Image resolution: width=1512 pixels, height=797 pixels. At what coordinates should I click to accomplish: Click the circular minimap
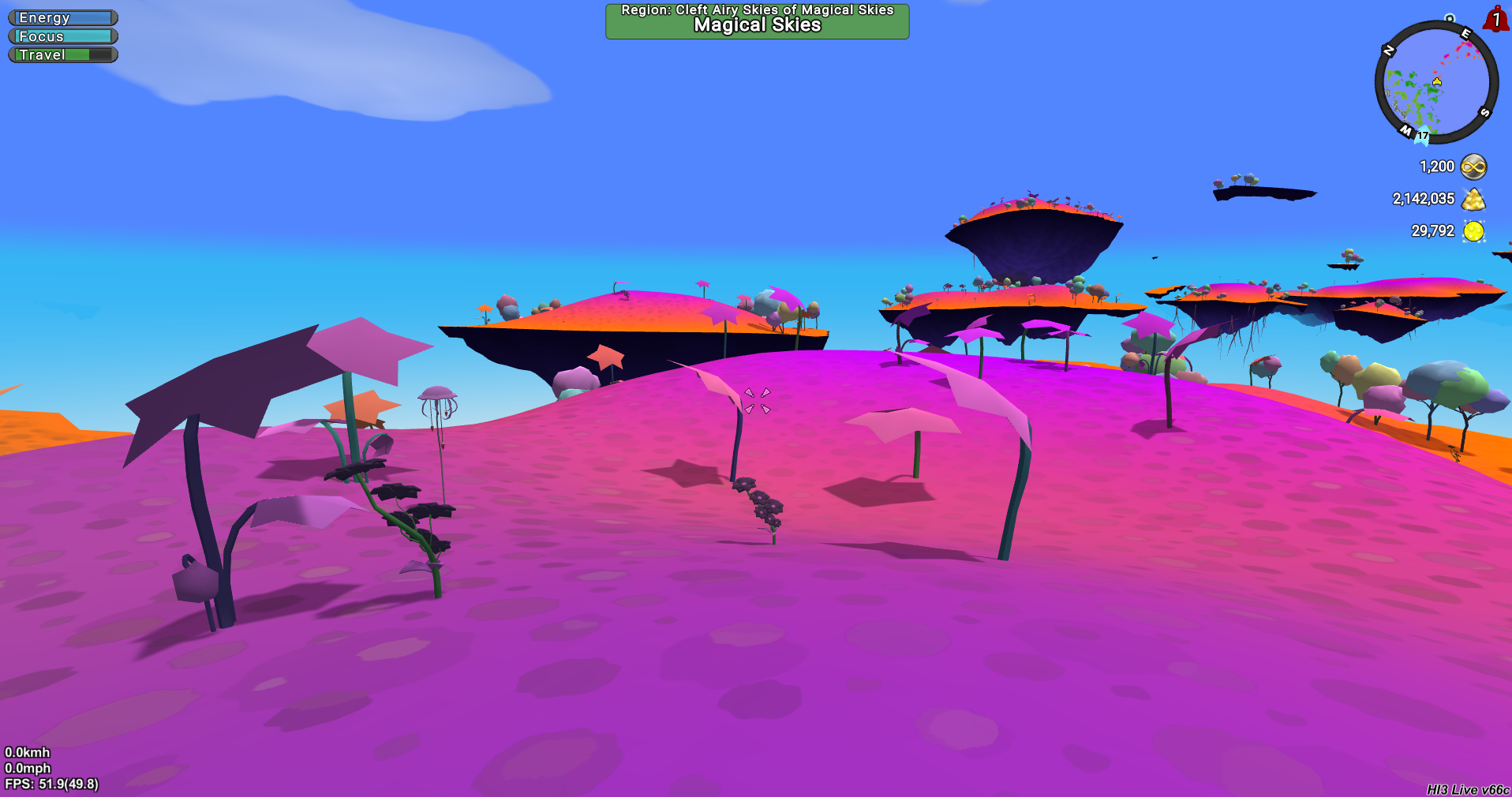(x=1436, y=82)
